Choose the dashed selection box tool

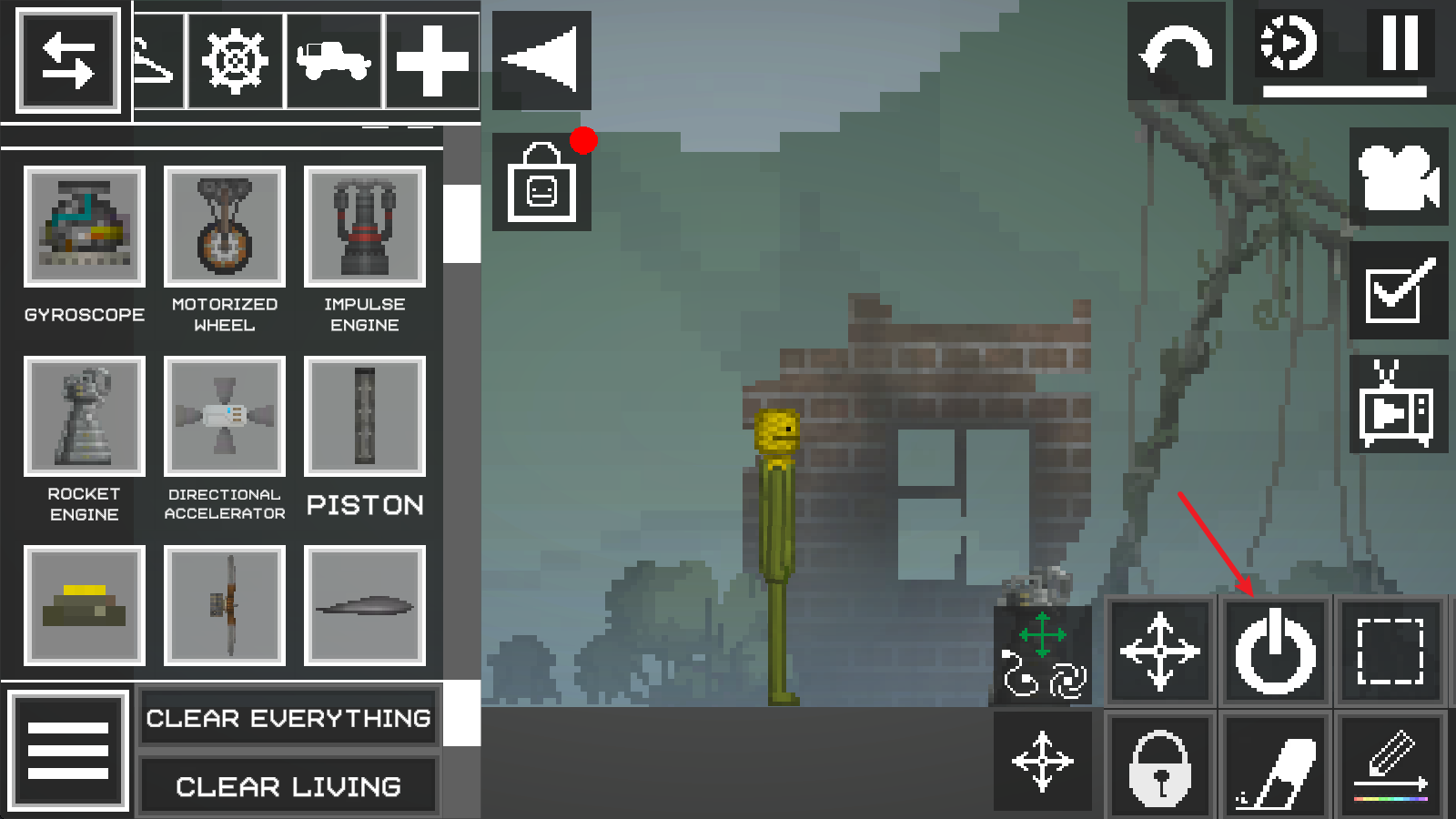(x=1390, y=652)
